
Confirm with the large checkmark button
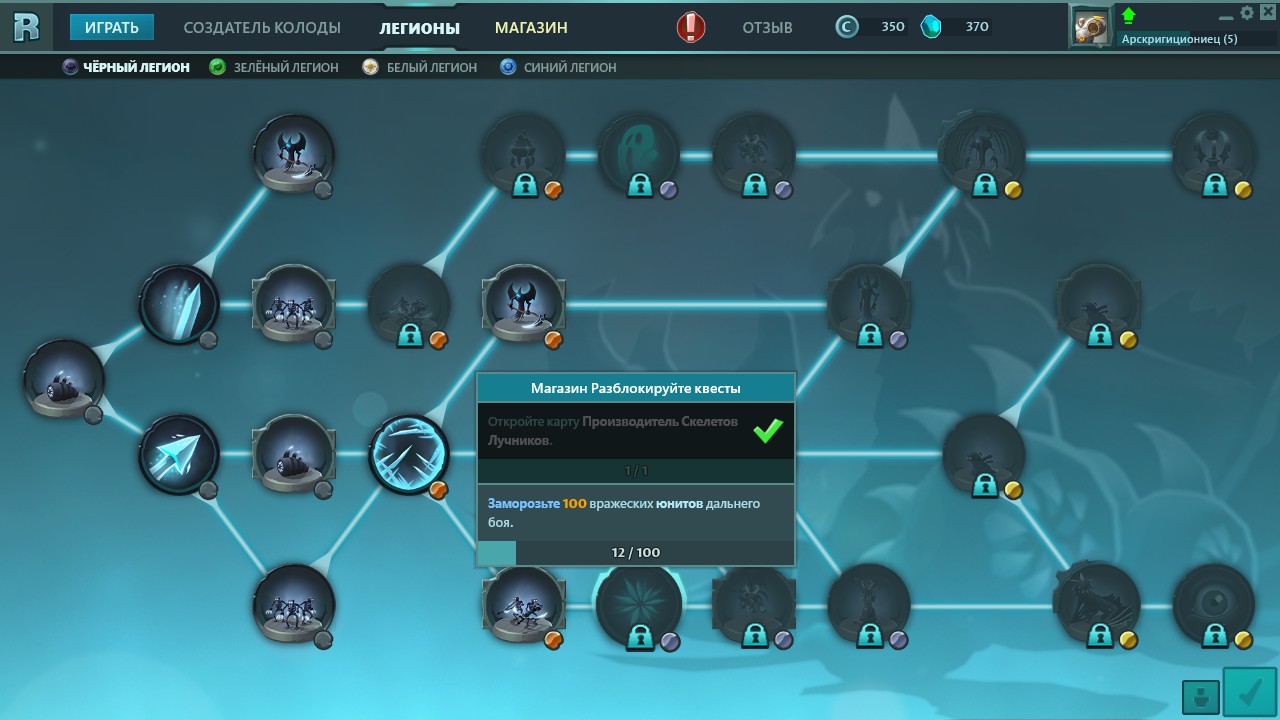[1249, 692]
